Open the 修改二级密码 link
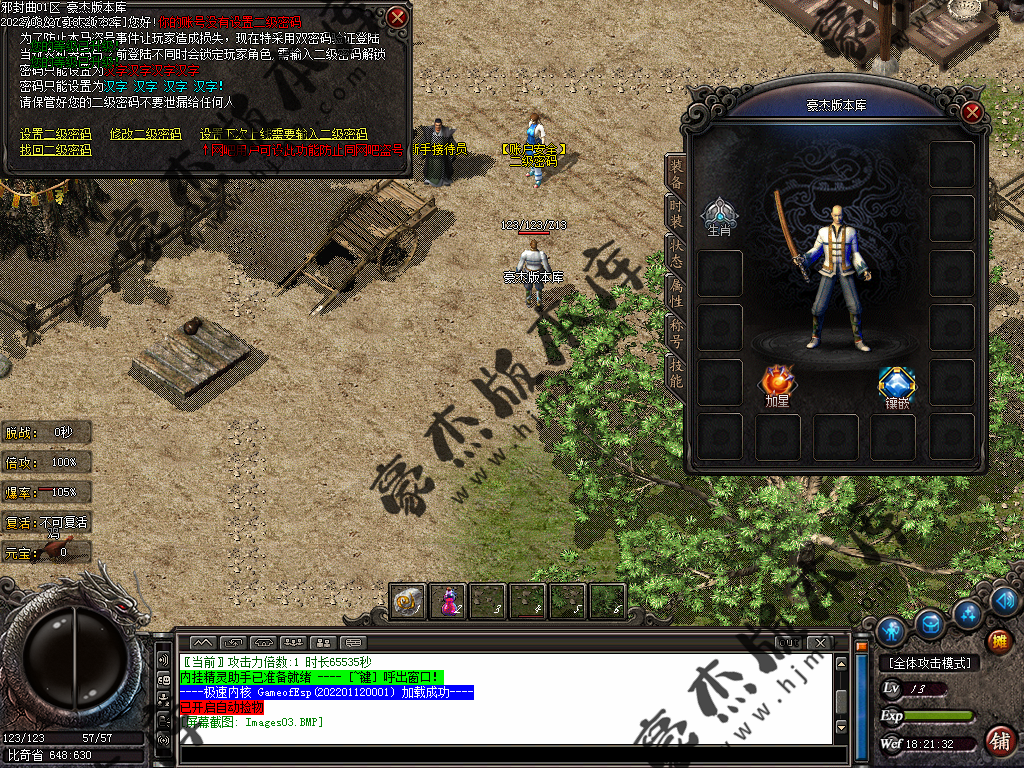This screenshot has height=768, width=1024. pos(145,134)
